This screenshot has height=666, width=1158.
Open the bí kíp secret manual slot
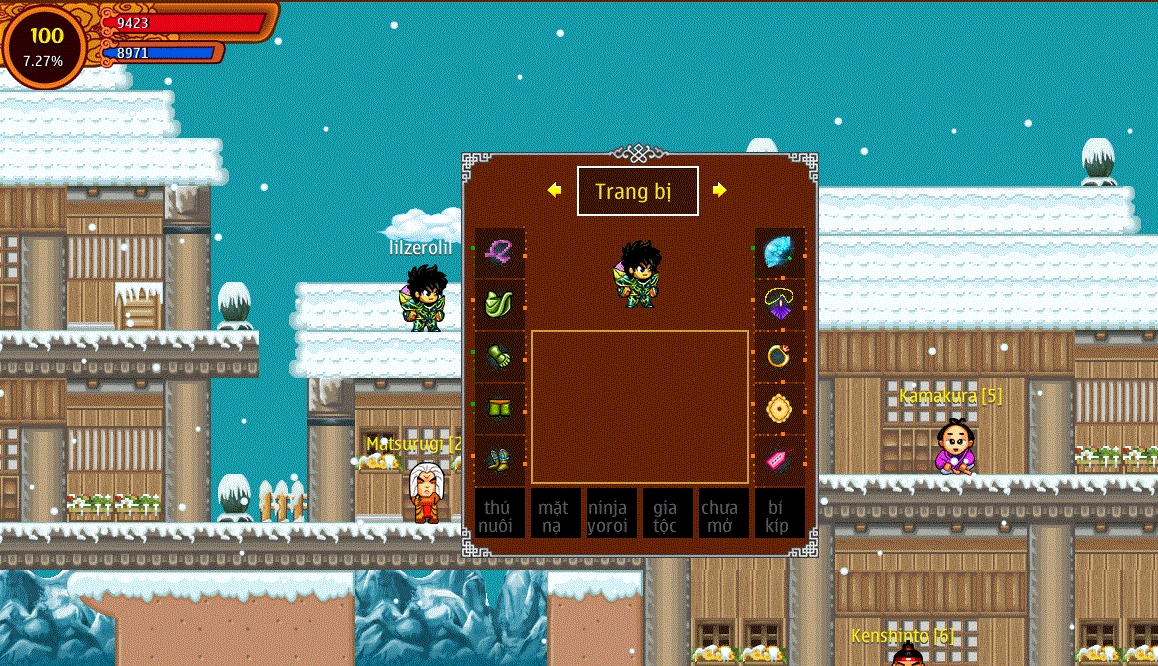click(x=779, y=513)
